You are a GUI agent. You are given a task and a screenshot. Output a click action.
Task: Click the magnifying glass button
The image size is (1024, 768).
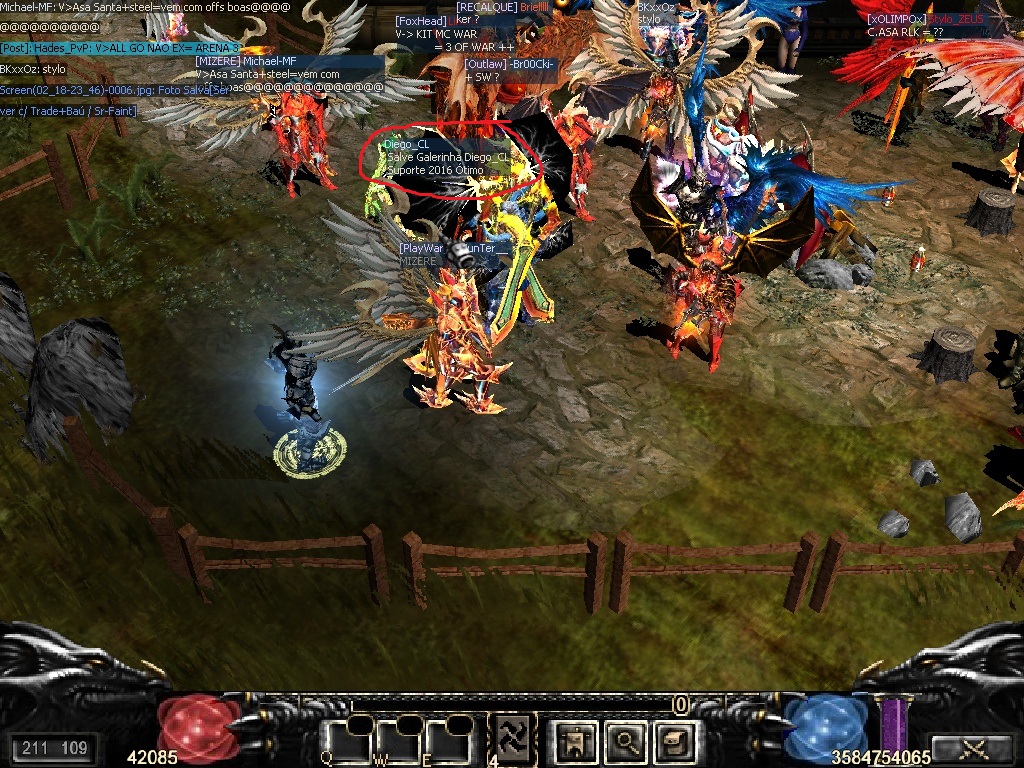pyautogui.click(x=627, y=741)
